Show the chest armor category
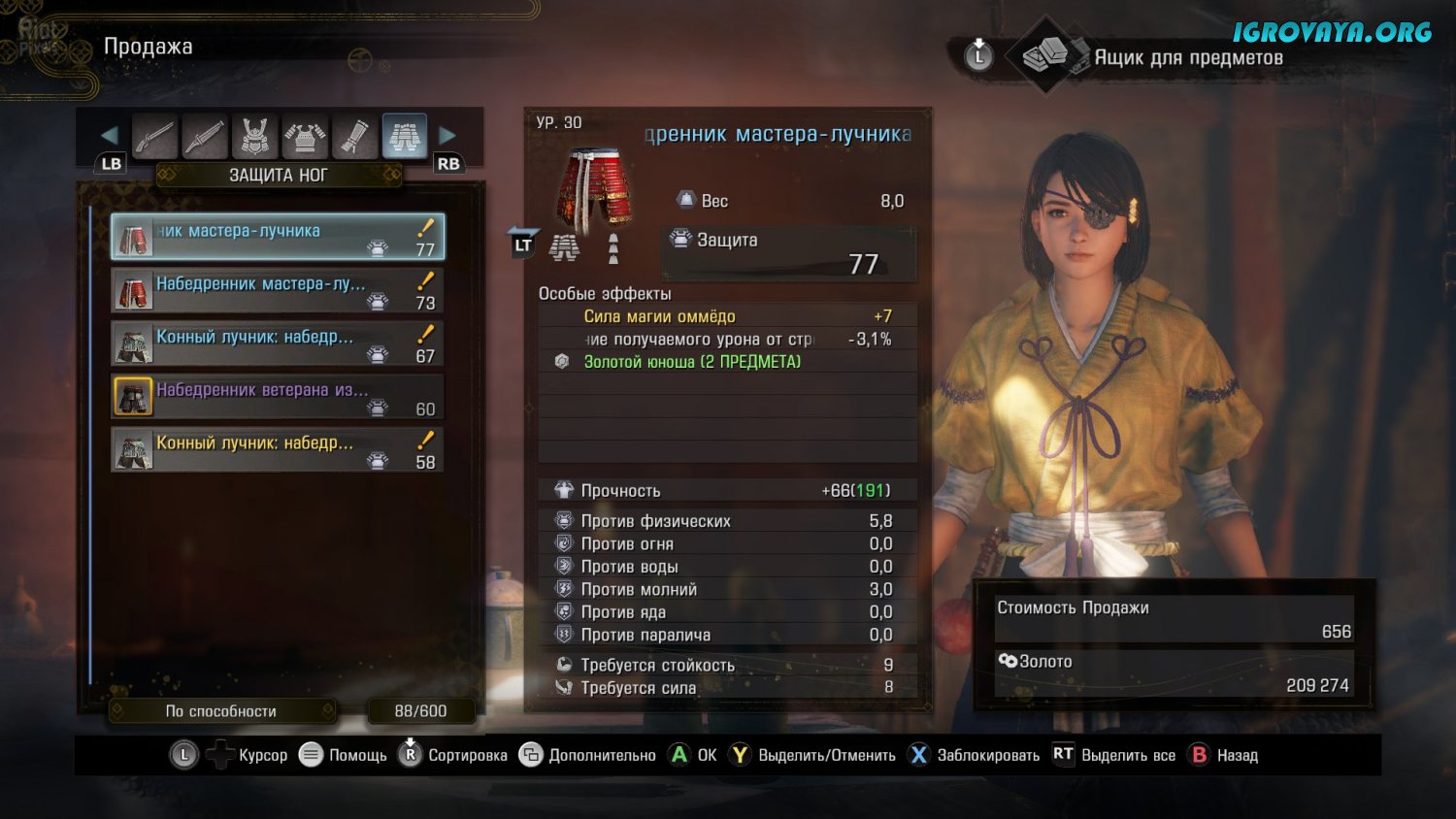Screen dimensions: 1456x819 click(305, 136)
